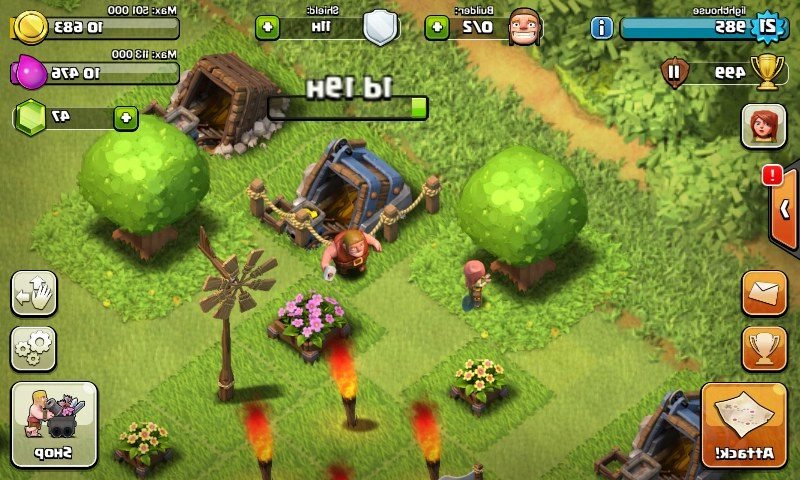Expand the side arrow tab
This screenshot has width=800, height=480.
tap(785, 209)
